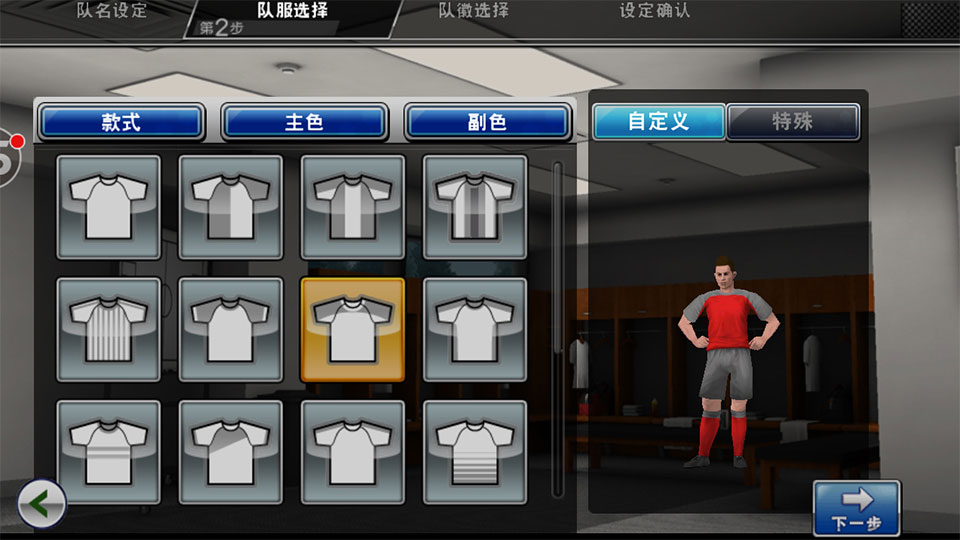Select the highlighted orange jersey tile

pos(353,329)
